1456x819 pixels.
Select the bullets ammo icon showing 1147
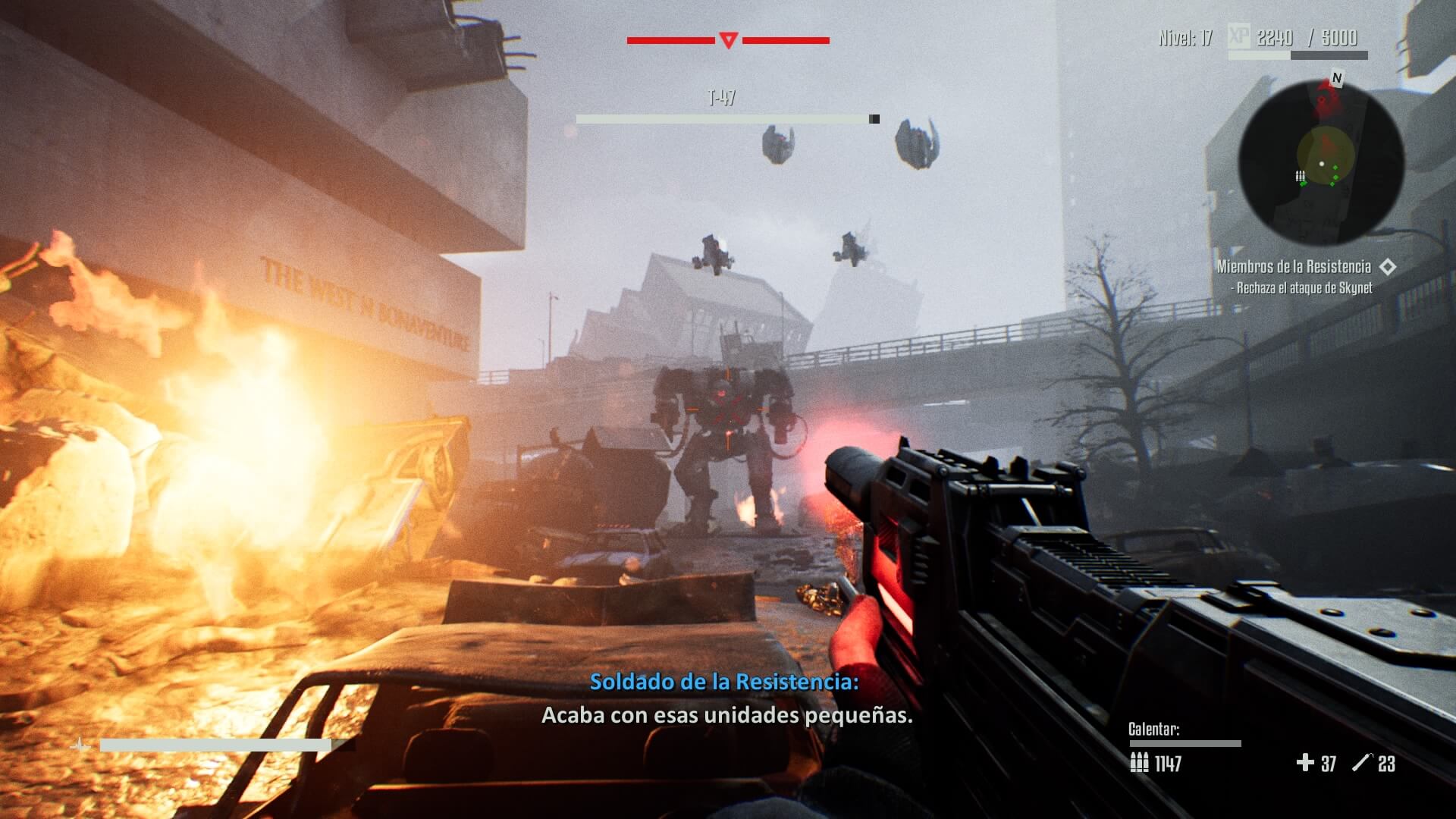point(1140,762)
